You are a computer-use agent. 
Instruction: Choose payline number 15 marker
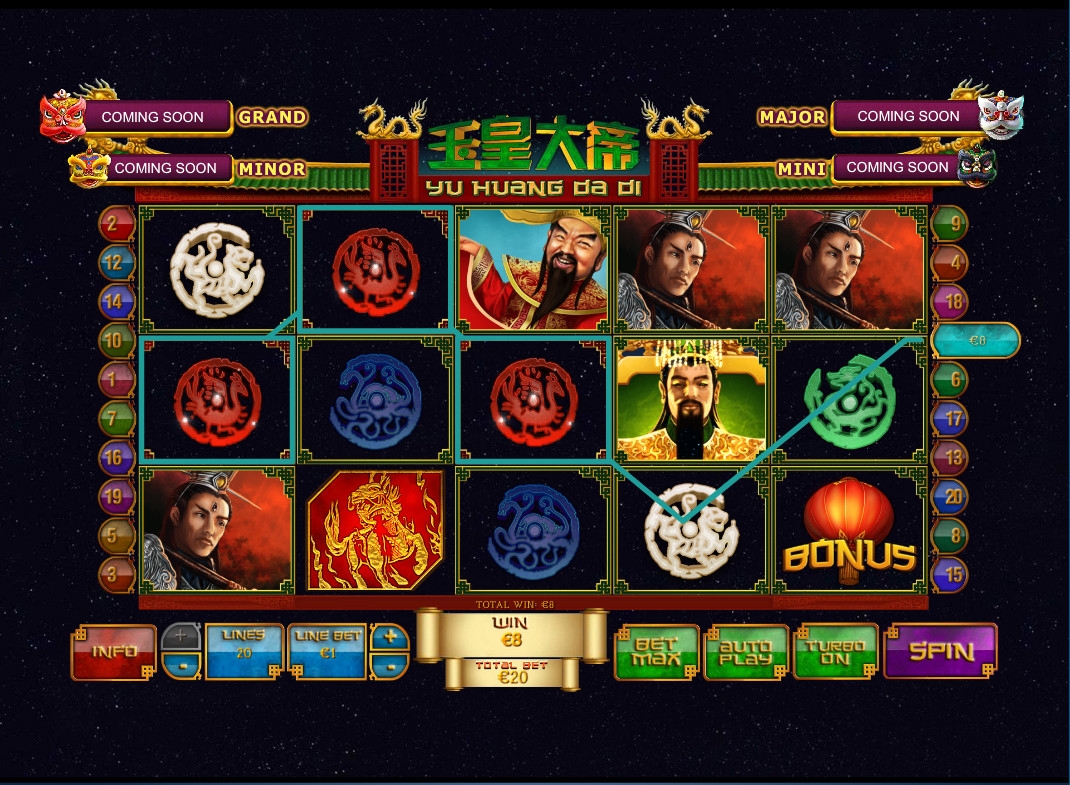pos(949,574)
